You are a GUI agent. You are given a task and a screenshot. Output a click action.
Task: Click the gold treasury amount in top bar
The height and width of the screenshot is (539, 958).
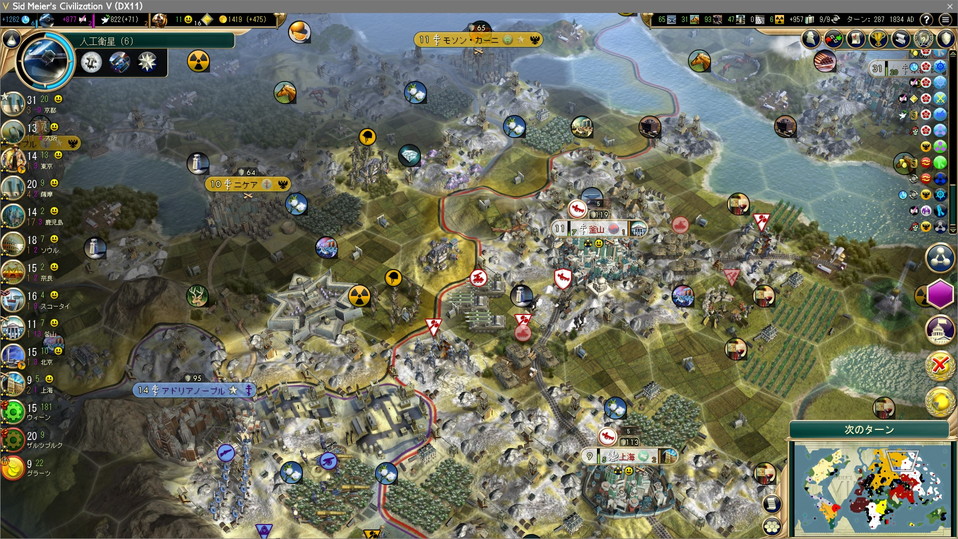pos(238,19)
